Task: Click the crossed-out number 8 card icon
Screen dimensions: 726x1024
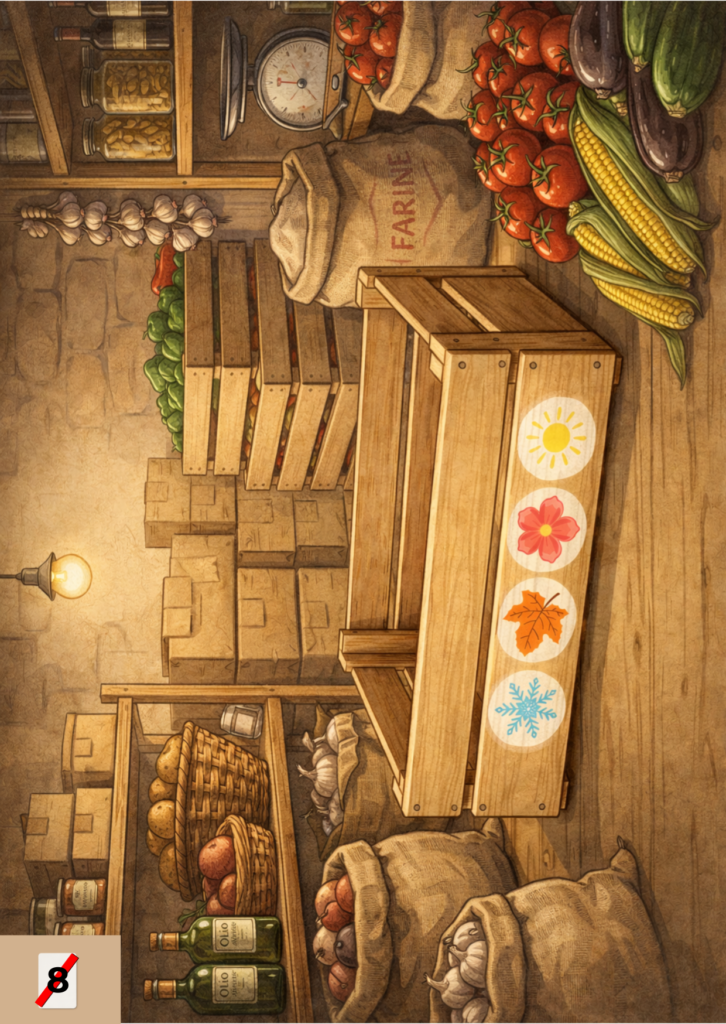Action: point(58,980)
